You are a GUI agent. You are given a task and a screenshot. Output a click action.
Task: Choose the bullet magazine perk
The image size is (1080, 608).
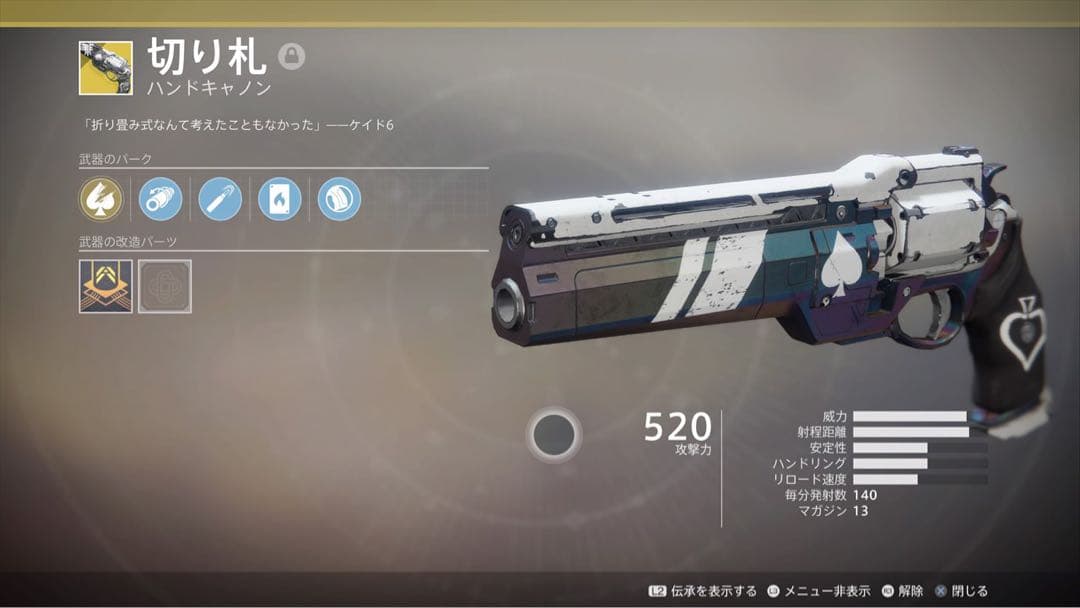(219, 199)
